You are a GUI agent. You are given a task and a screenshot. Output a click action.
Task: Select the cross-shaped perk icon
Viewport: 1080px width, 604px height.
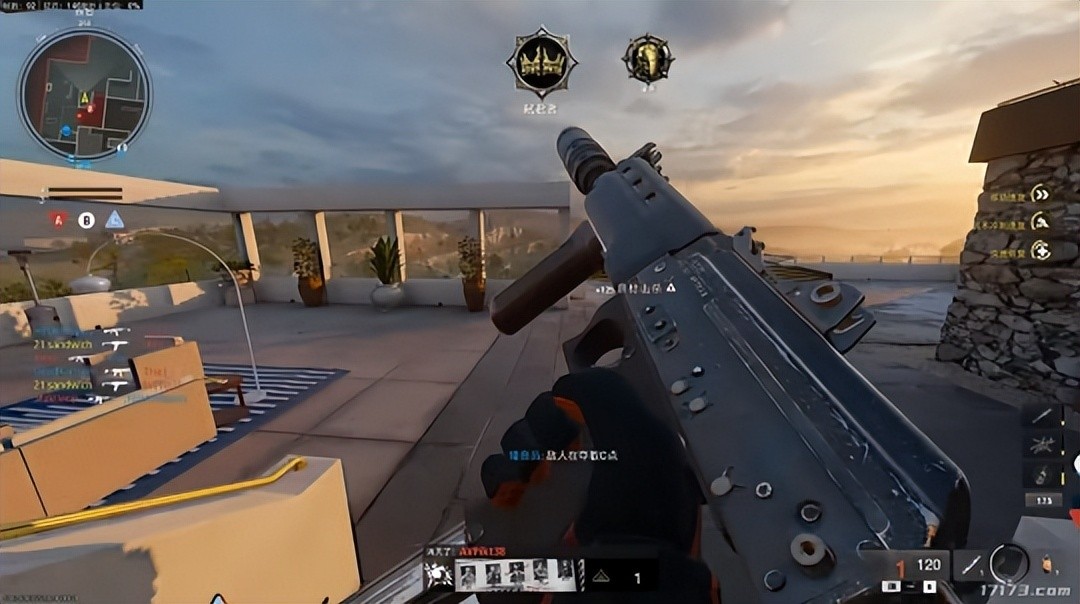coord(1041,250)
